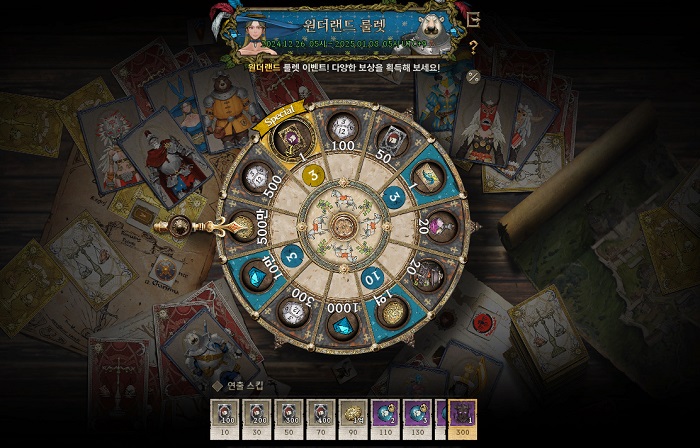Screen dimensions: 700x448
Task: Toggle the animation skip checkbox
Action: click(217, 384)
